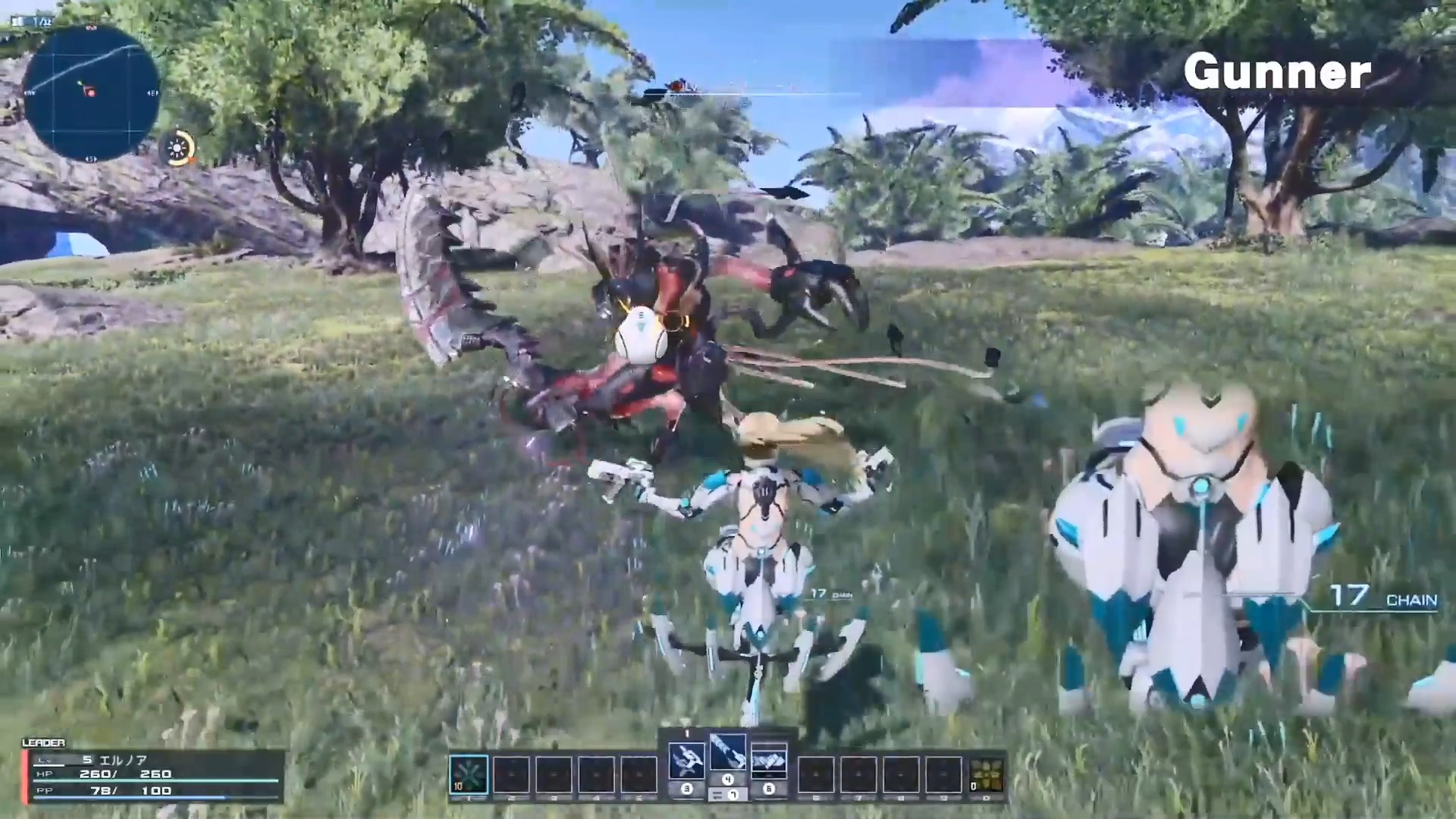The height and width of the screenshot is (819, 1456).
Task: Use the right weapon palette skill icon
Action: click(768, 761)
